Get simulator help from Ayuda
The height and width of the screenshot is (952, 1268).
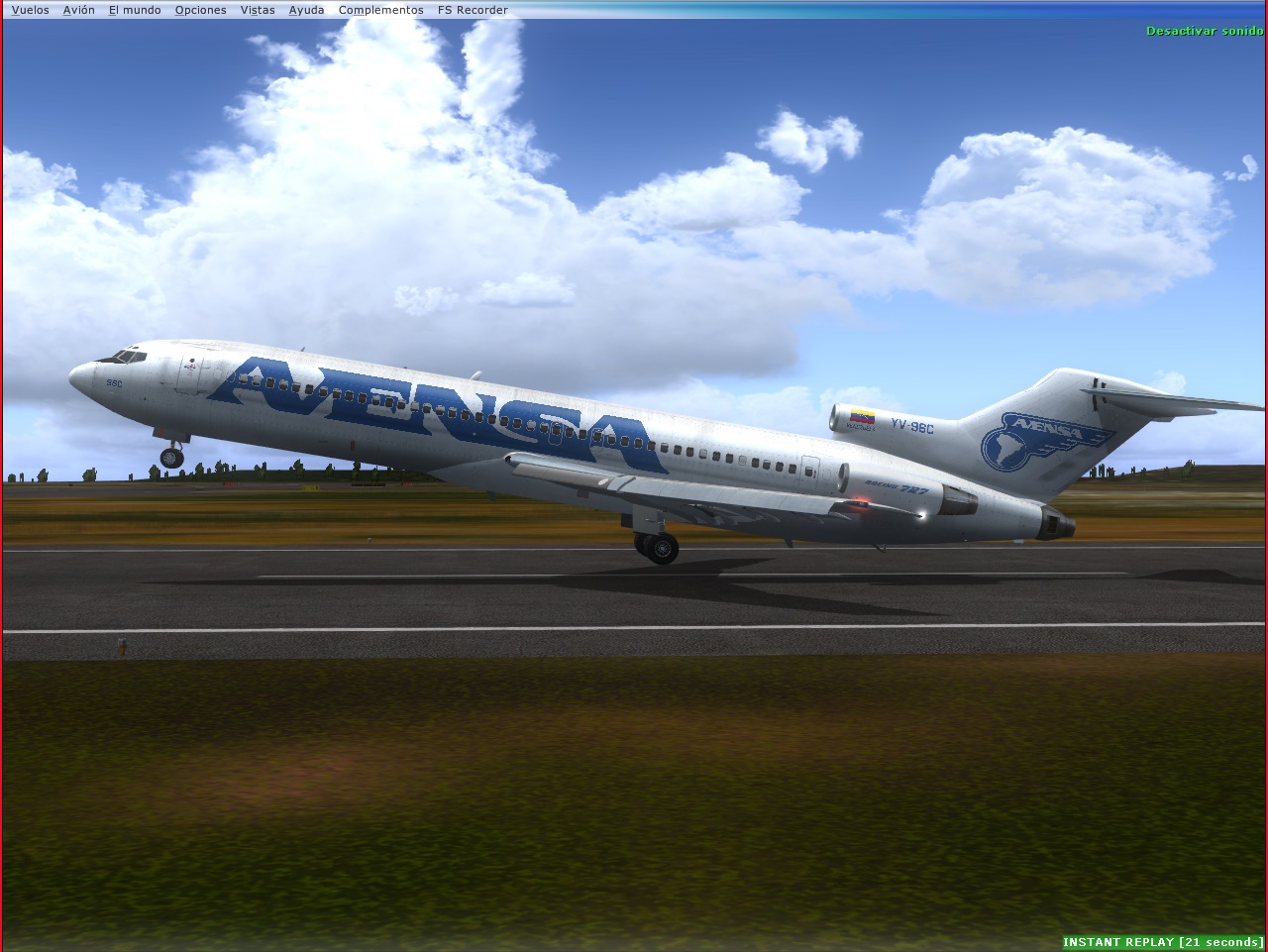tap(305, 9)
